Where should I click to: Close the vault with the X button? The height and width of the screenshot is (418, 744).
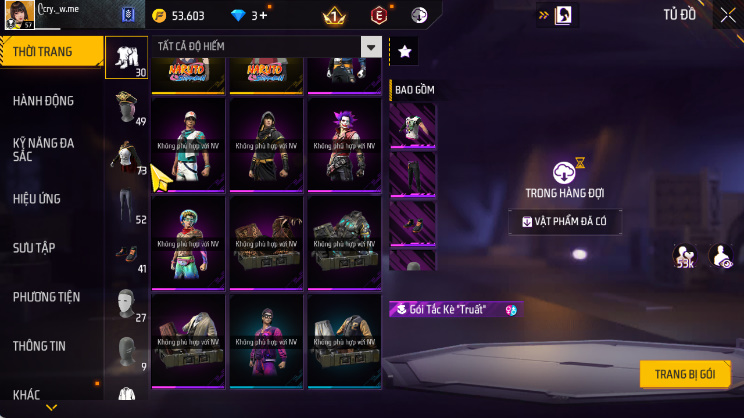point(727,15)
